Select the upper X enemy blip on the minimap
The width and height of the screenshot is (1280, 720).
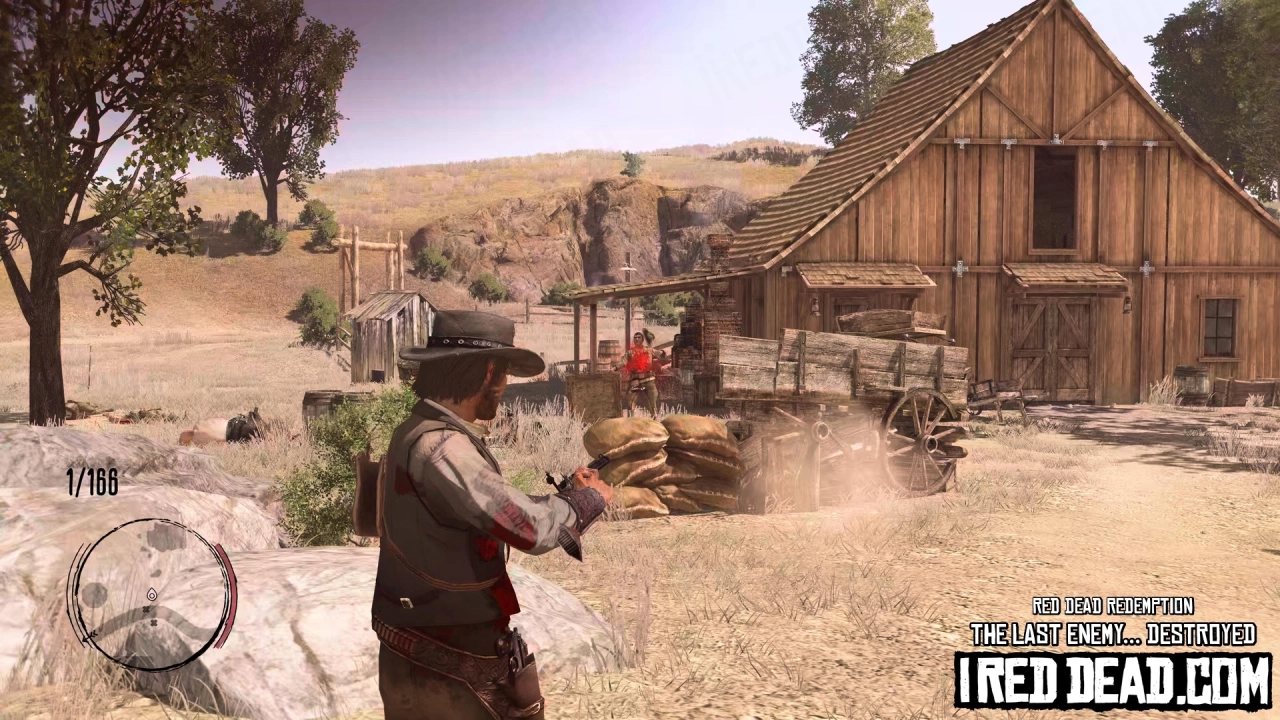tap(147, 609)
